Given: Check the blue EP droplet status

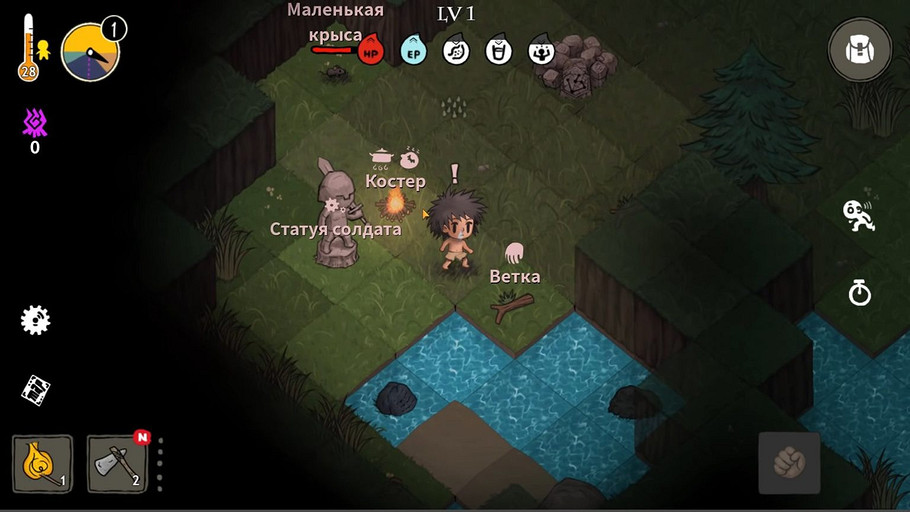Looking at the screenshot, I should 413,49.
